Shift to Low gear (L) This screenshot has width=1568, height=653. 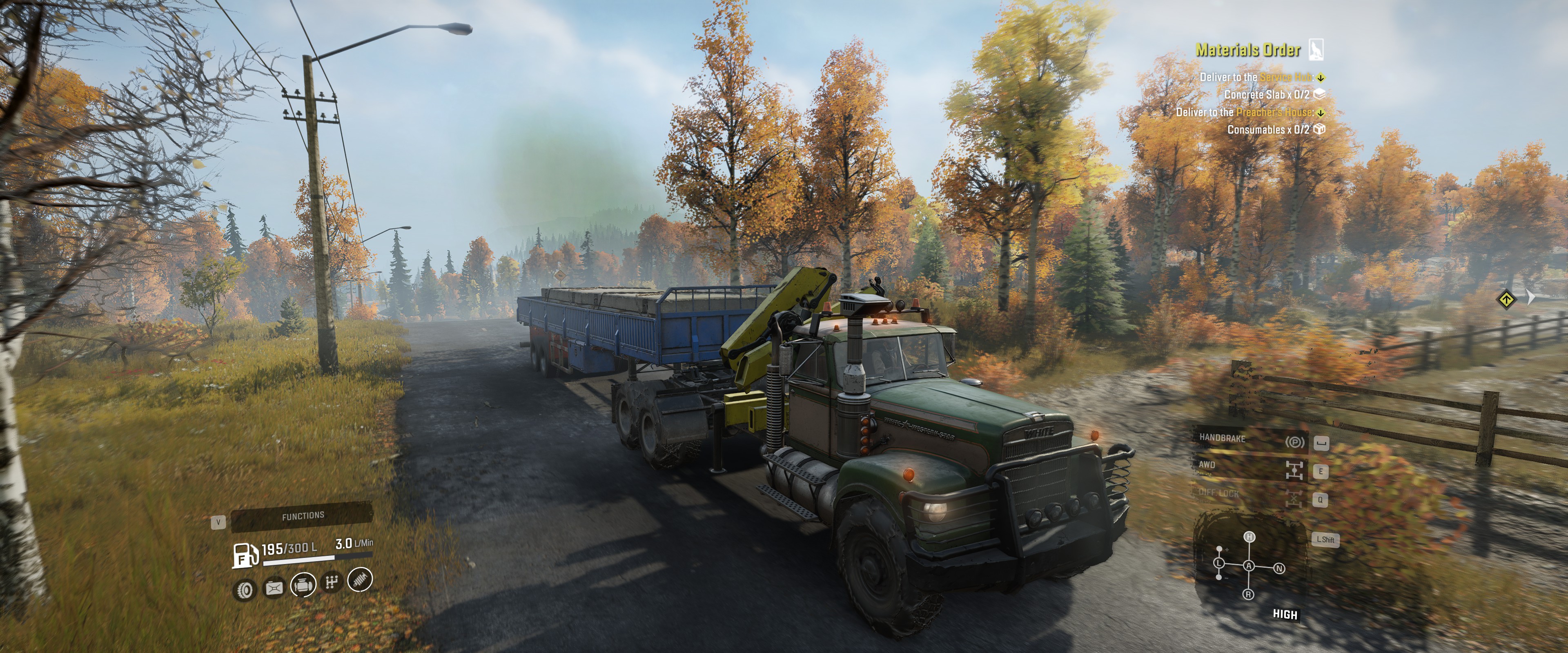click(1219, 564)
